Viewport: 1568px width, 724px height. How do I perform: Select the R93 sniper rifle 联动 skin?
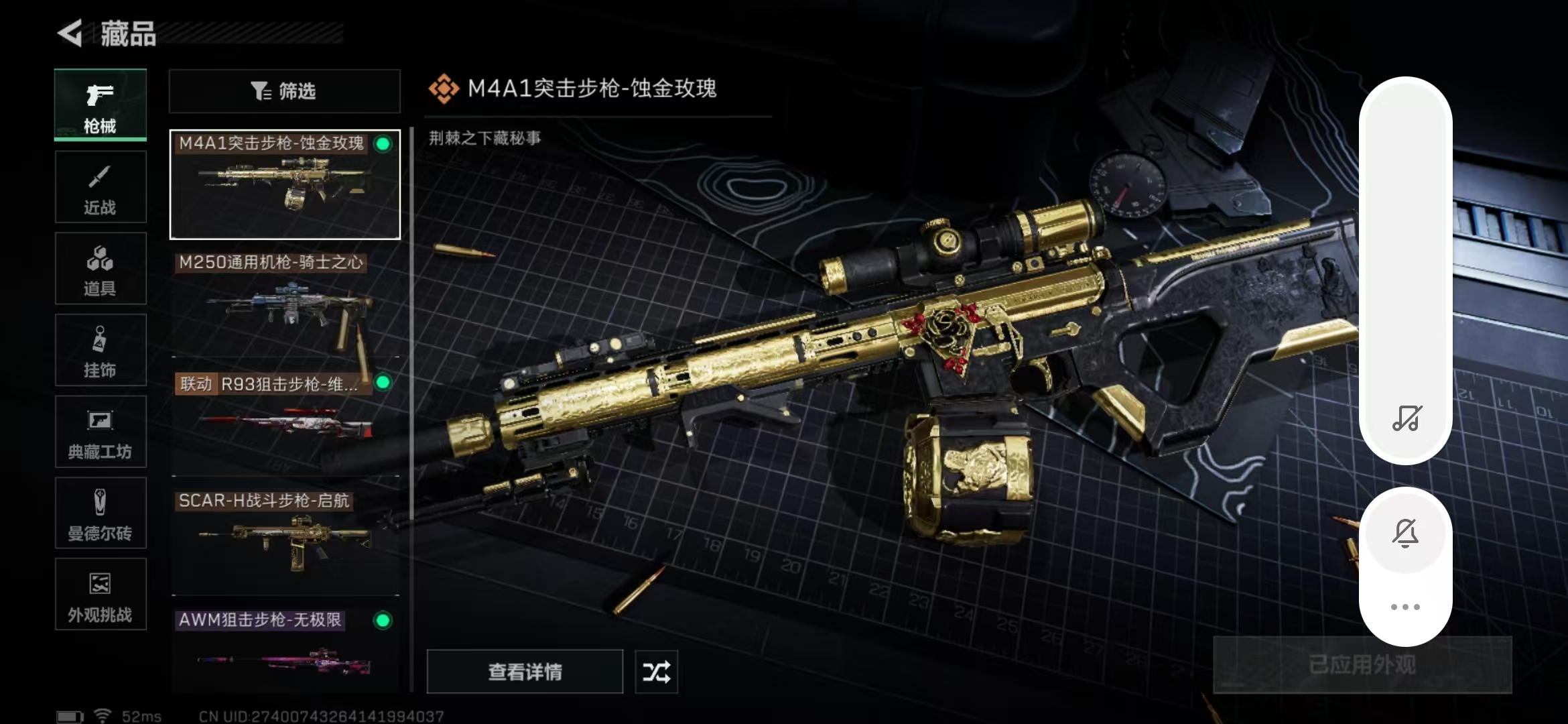tap(285, 422)
